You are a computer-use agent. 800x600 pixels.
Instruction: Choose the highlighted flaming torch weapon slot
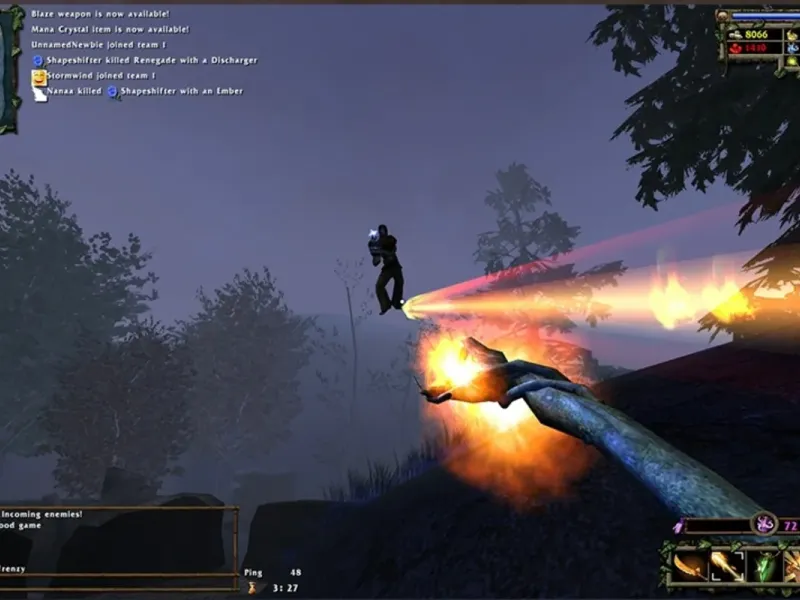click(727, 567)
